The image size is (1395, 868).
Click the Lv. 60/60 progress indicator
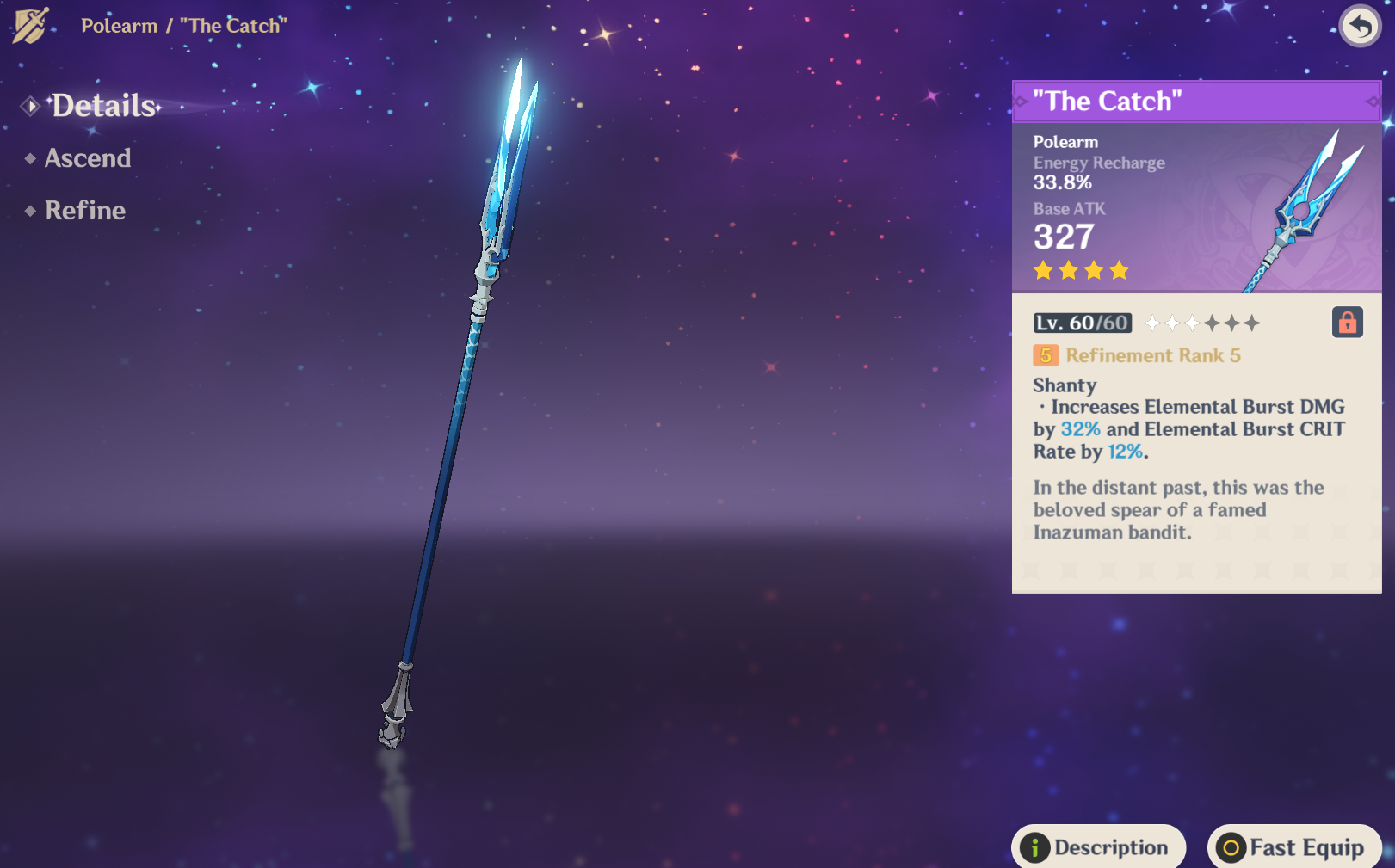click(1081, 323)
